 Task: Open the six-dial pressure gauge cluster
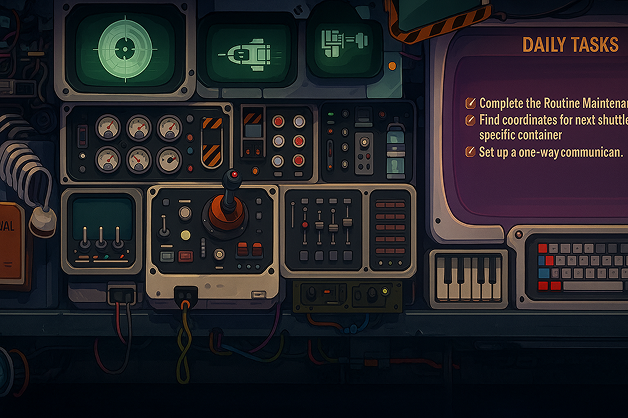[137, 143]
